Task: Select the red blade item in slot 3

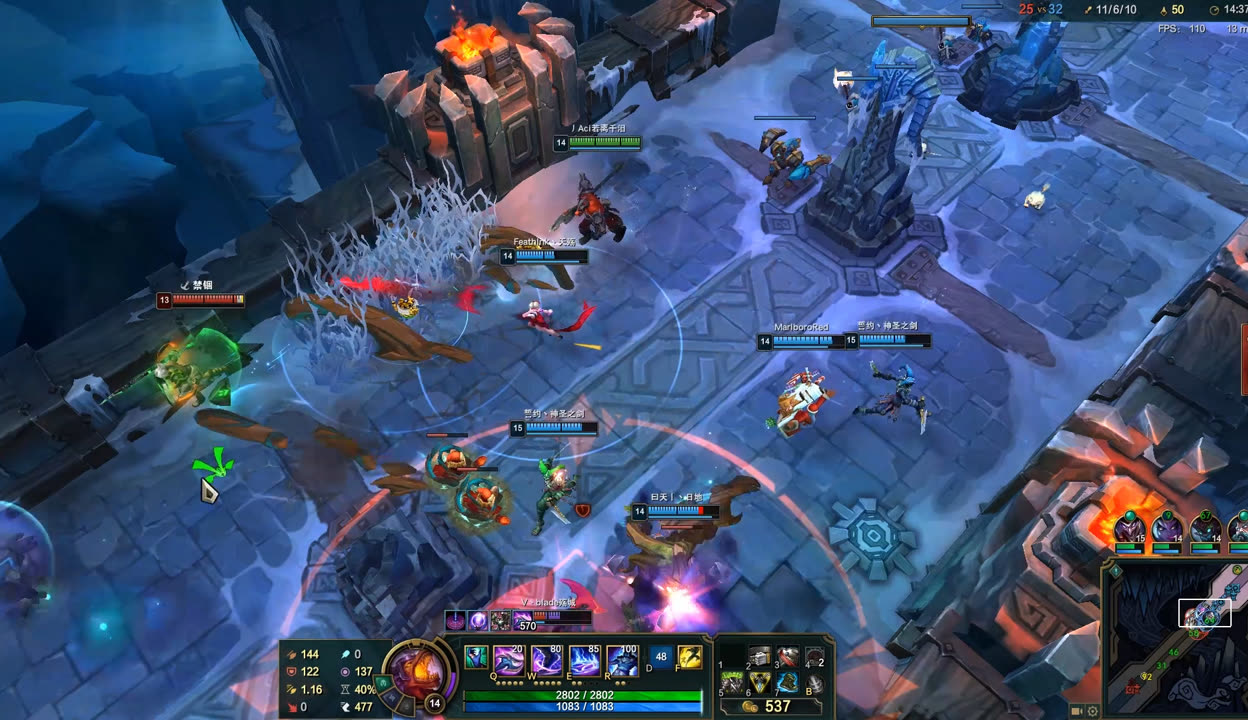Action: pos(788,656)
